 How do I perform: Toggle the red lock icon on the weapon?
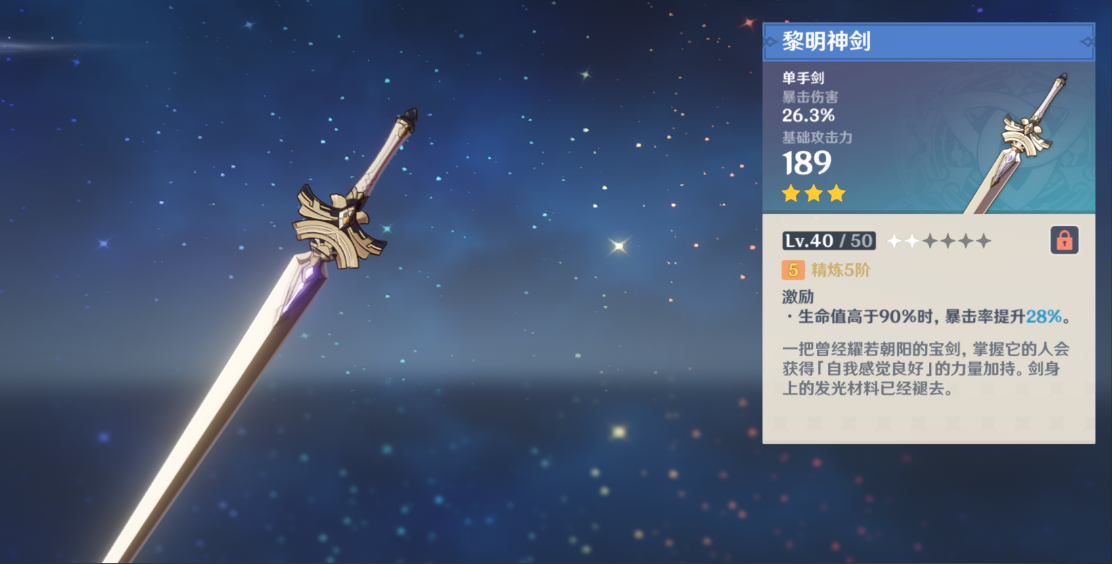pyautogui.click(x=1063, y=240)
